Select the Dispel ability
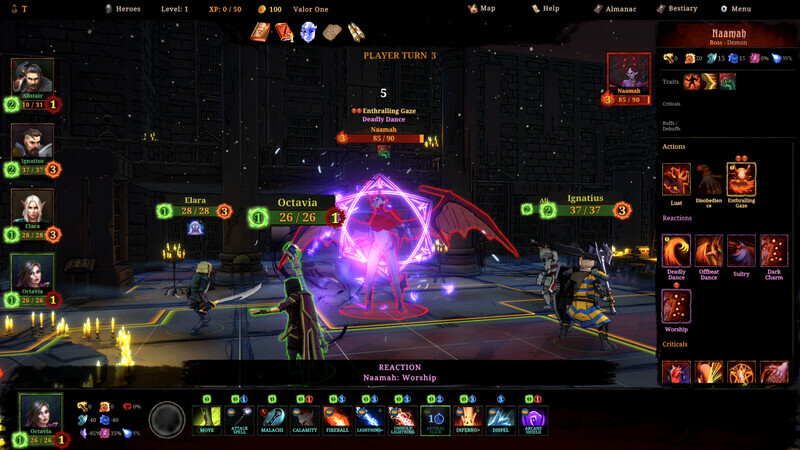Viewport: 800px width, 450px height. click(x=500, y=419)
